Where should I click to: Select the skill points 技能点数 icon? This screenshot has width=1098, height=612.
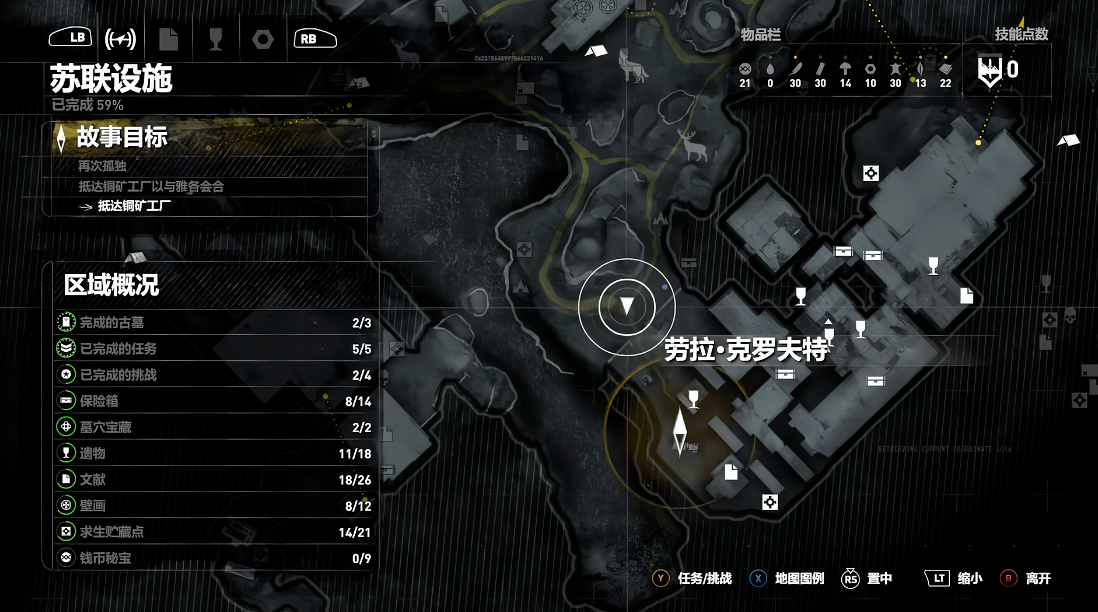click(990, 70)
